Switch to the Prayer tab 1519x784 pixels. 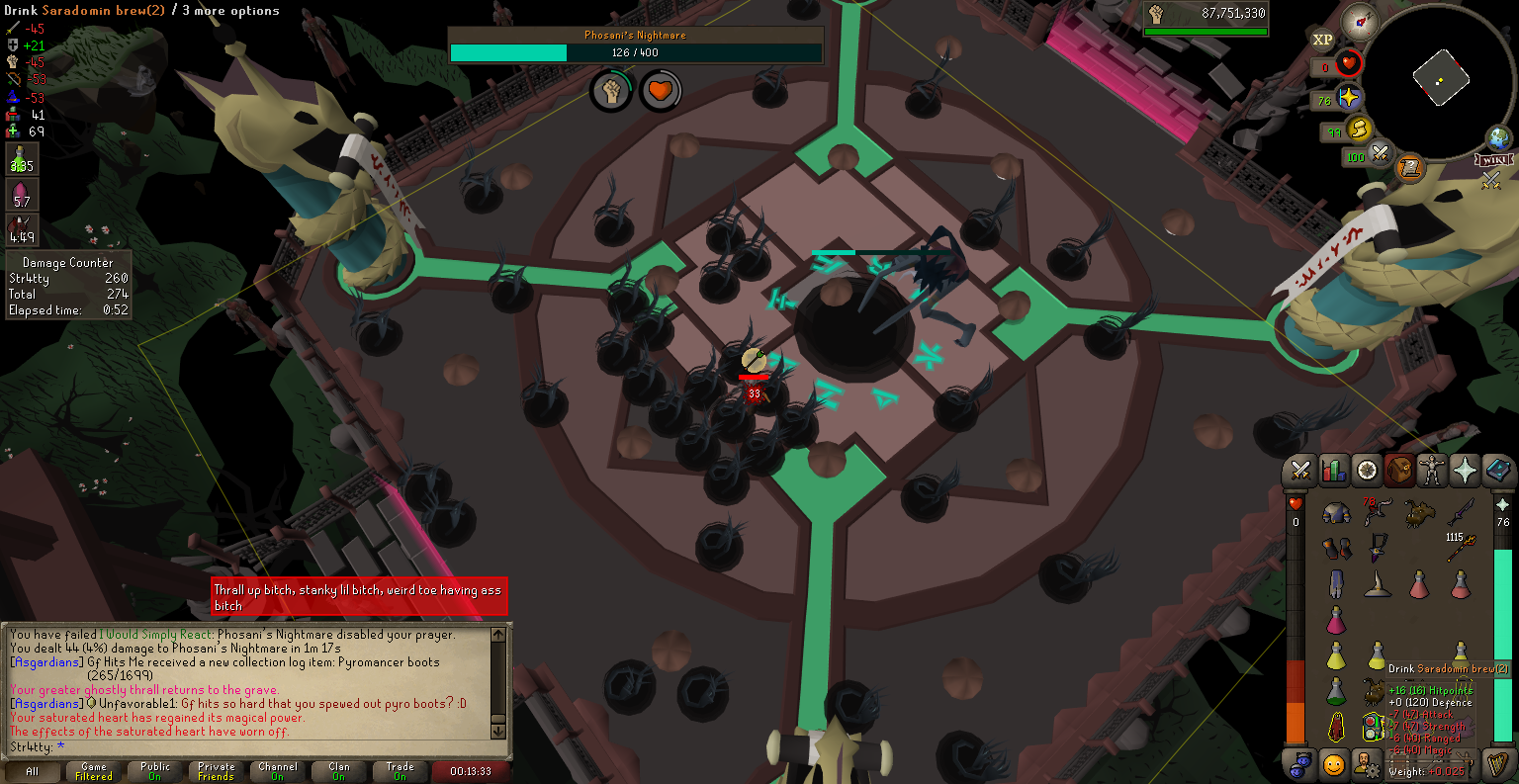pyautogui.click(x=1465, y=471)
